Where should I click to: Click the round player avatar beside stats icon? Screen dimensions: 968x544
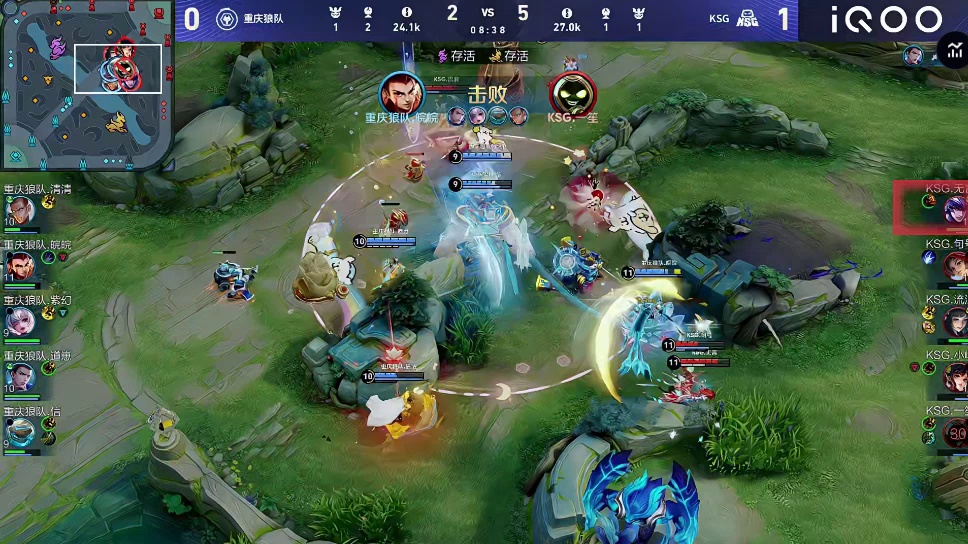[913, 55]
